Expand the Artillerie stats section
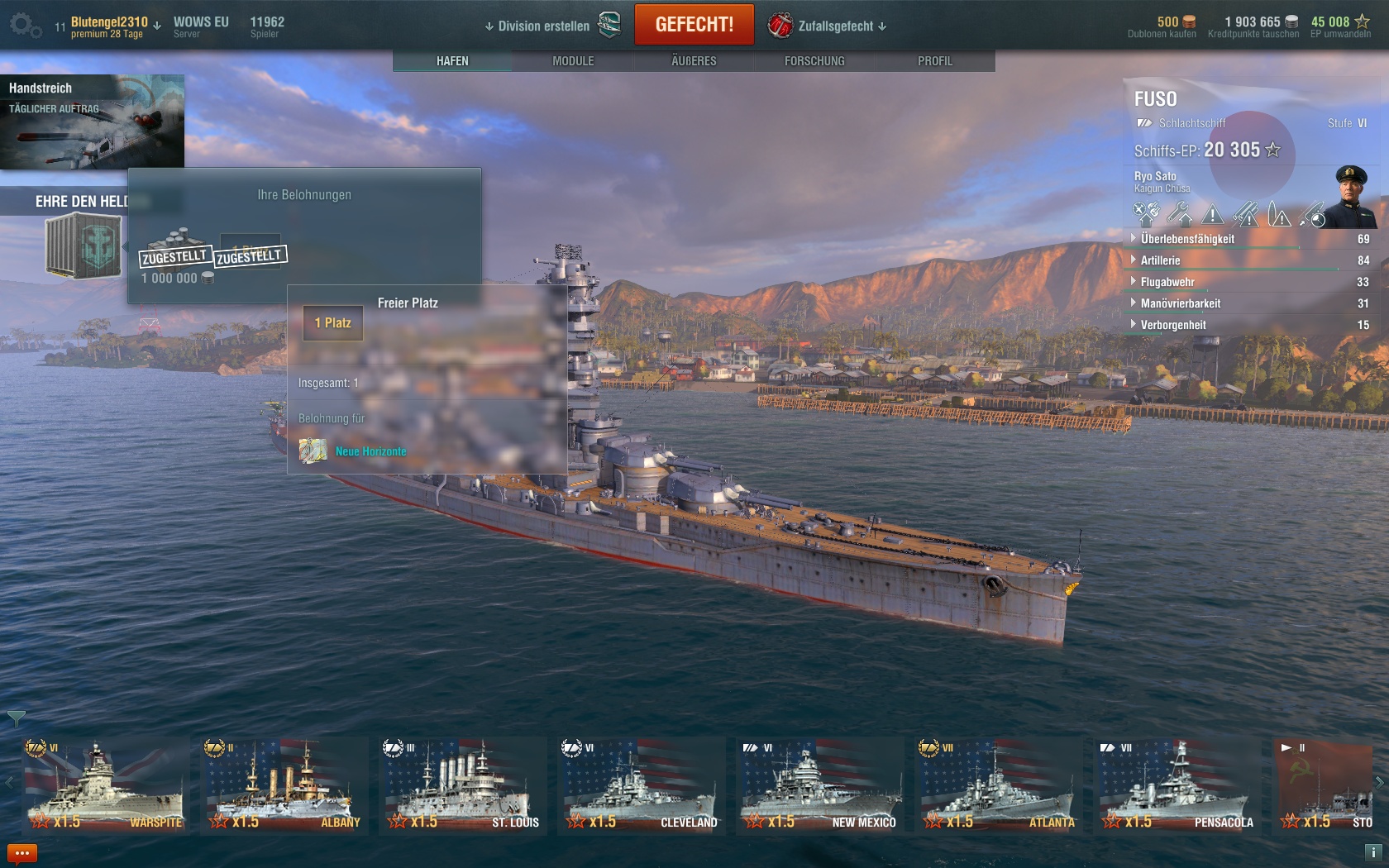This screenshot has width=1389, height=868. (x=1160, y=260)
